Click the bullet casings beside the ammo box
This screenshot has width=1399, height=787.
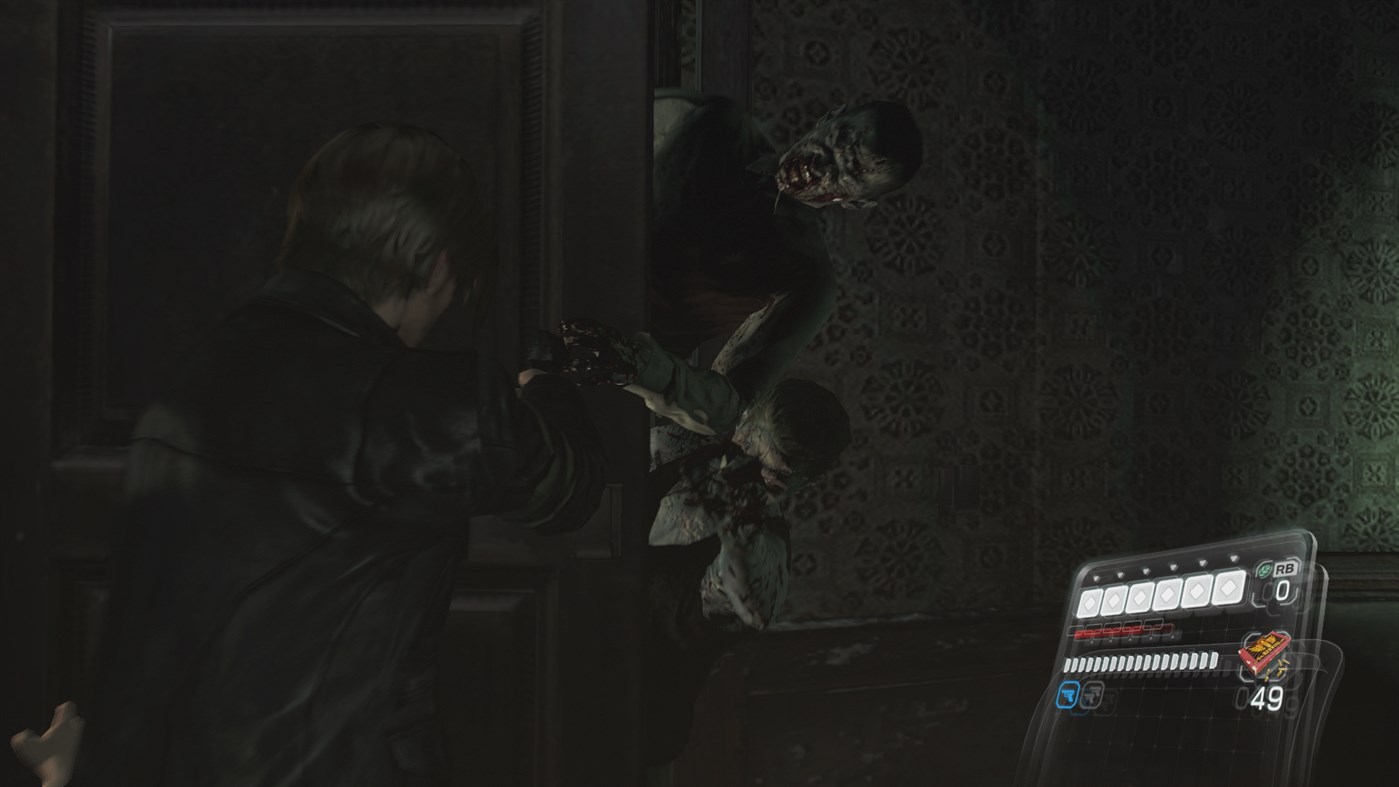point(1277,670)
